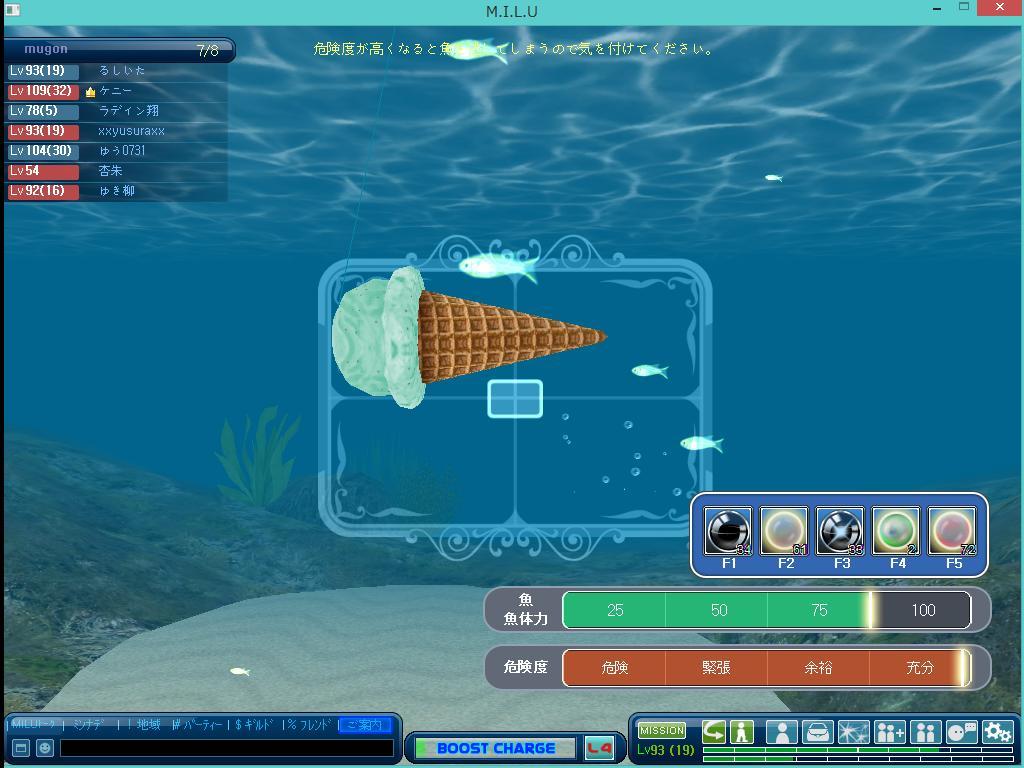
Task: Select party member ケニー in the list
Action: pos(116,91)
